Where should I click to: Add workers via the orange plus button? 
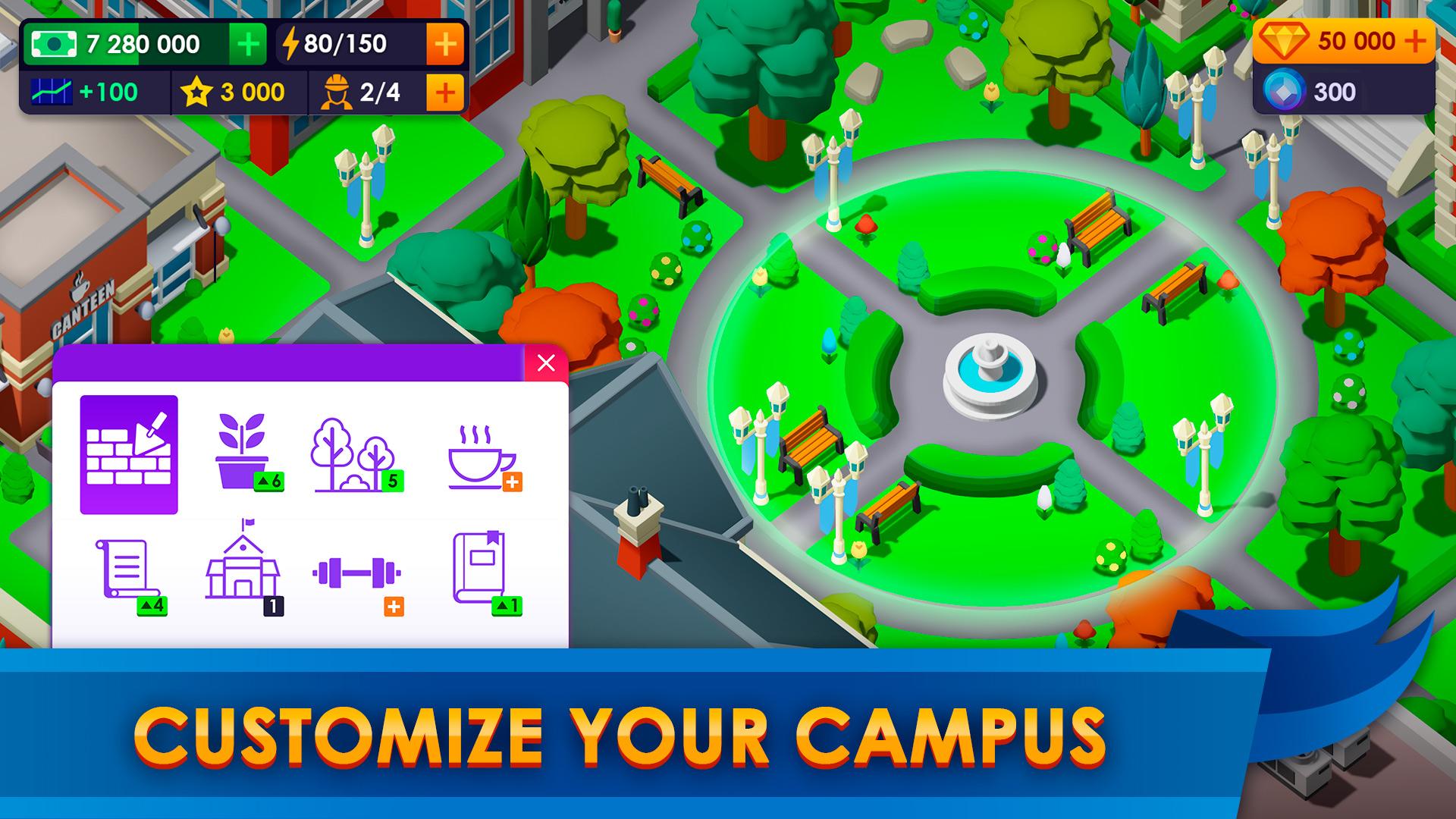[446, 93]
